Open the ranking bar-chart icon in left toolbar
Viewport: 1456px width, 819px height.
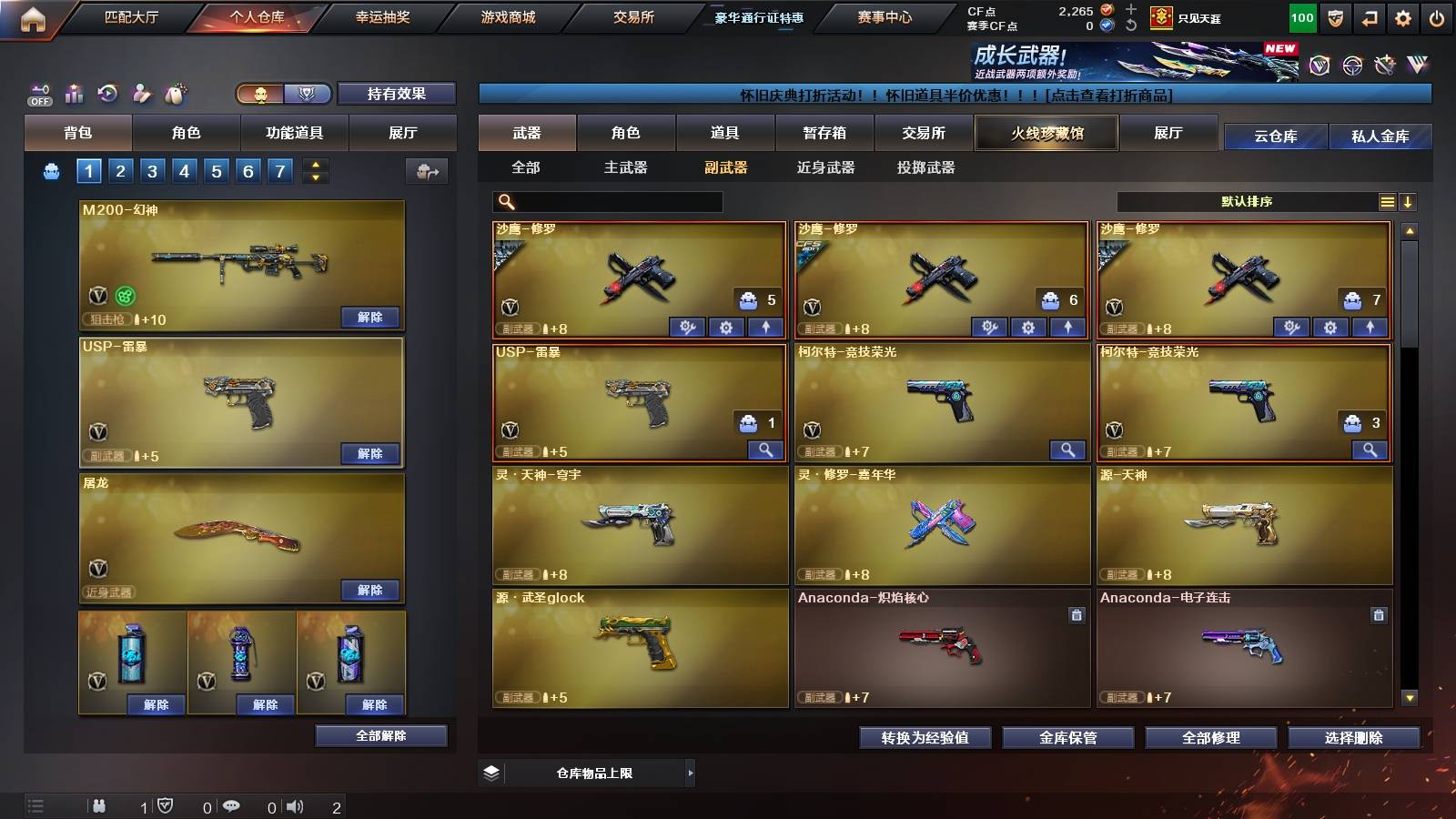(73, 91)
